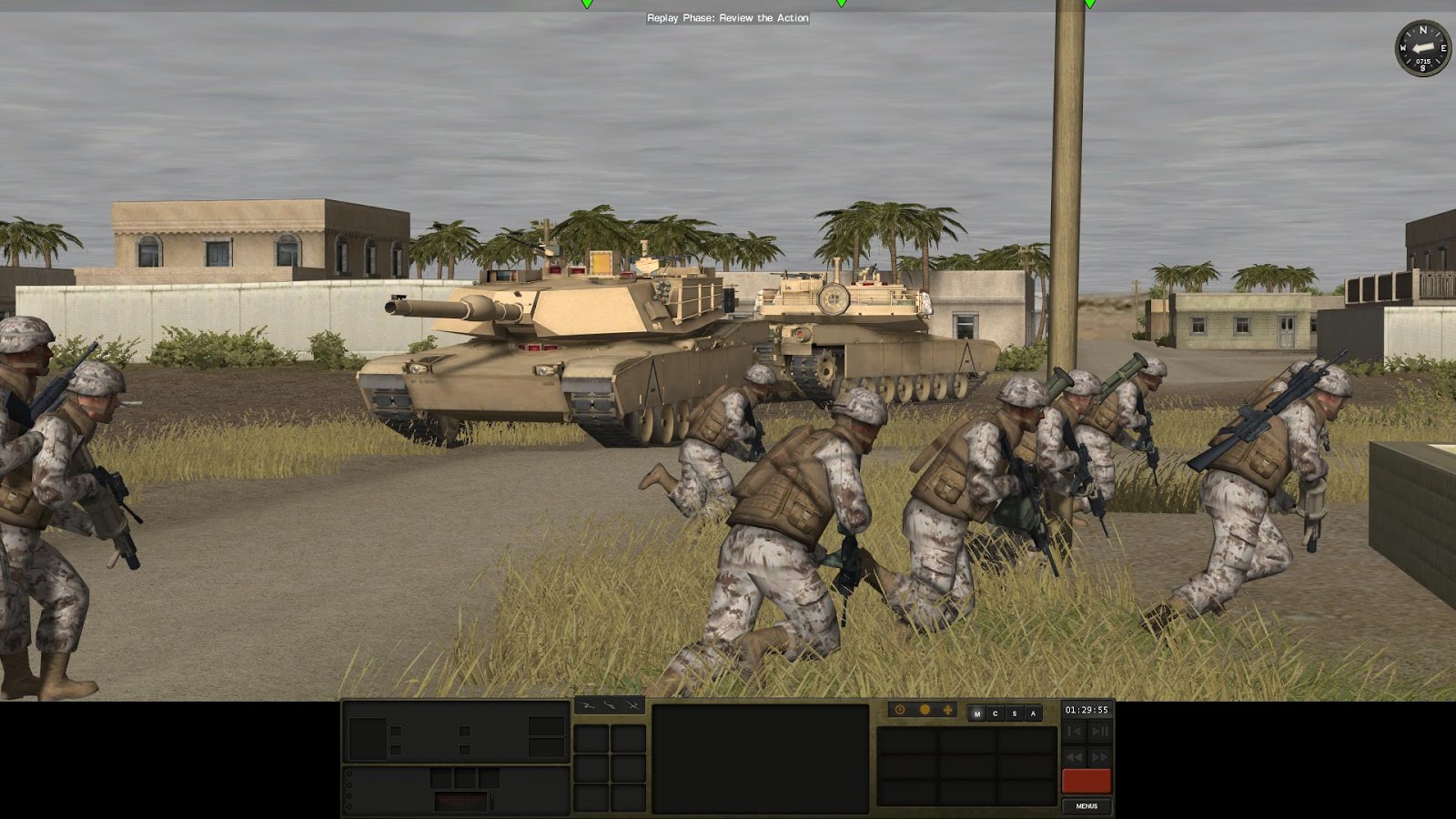Click the fast-forward replay control
This screenshot has height=819, width=1456.
tap(1102, 756)
